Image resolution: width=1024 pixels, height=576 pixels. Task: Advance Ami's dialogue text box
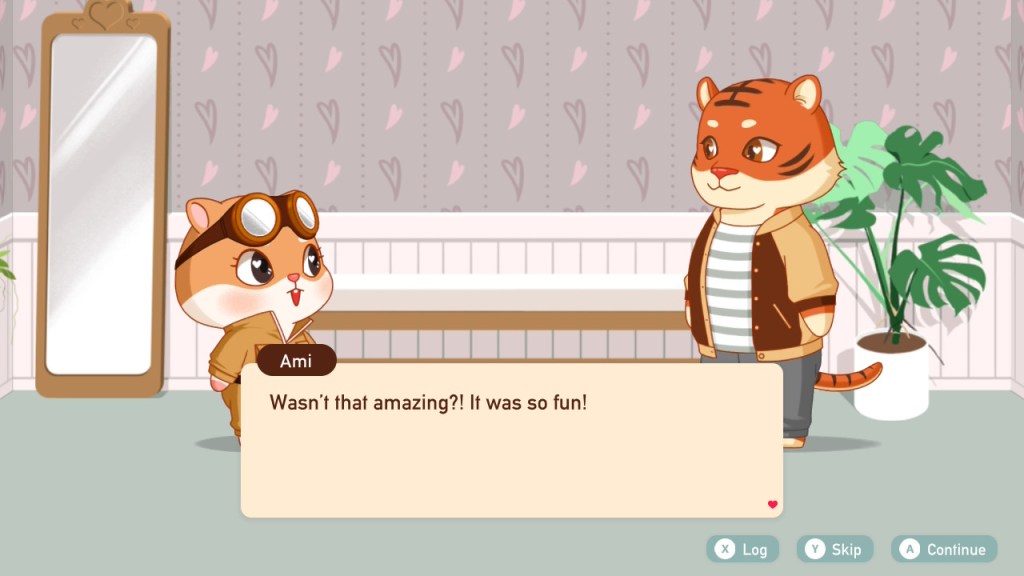pos(511,440)
